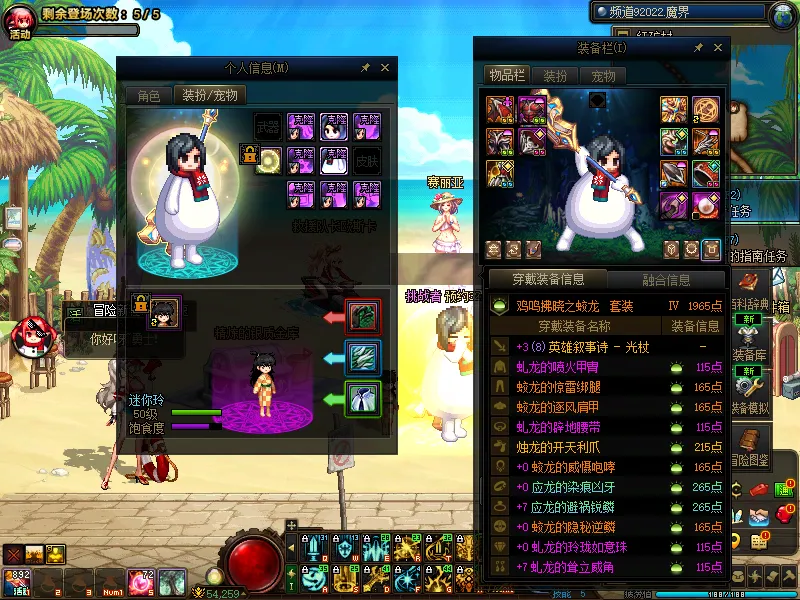Select the 装扮/宠物 tab
Screen dimensions: 800x600
pos(209,96)
